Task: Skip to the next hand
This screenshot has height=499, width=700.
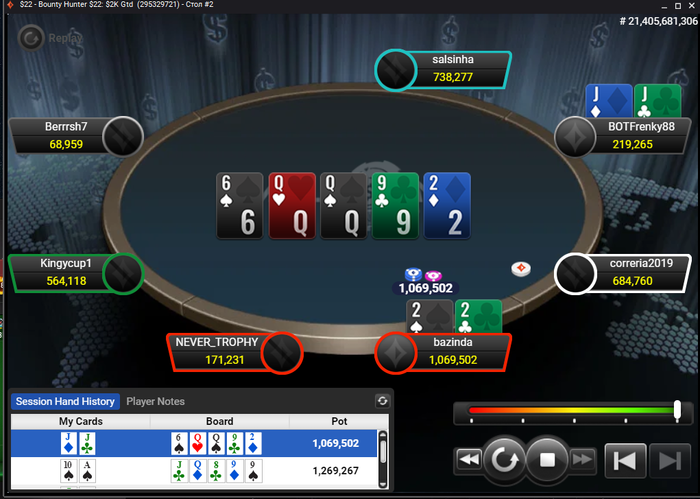Action: [x=664, y=460]
